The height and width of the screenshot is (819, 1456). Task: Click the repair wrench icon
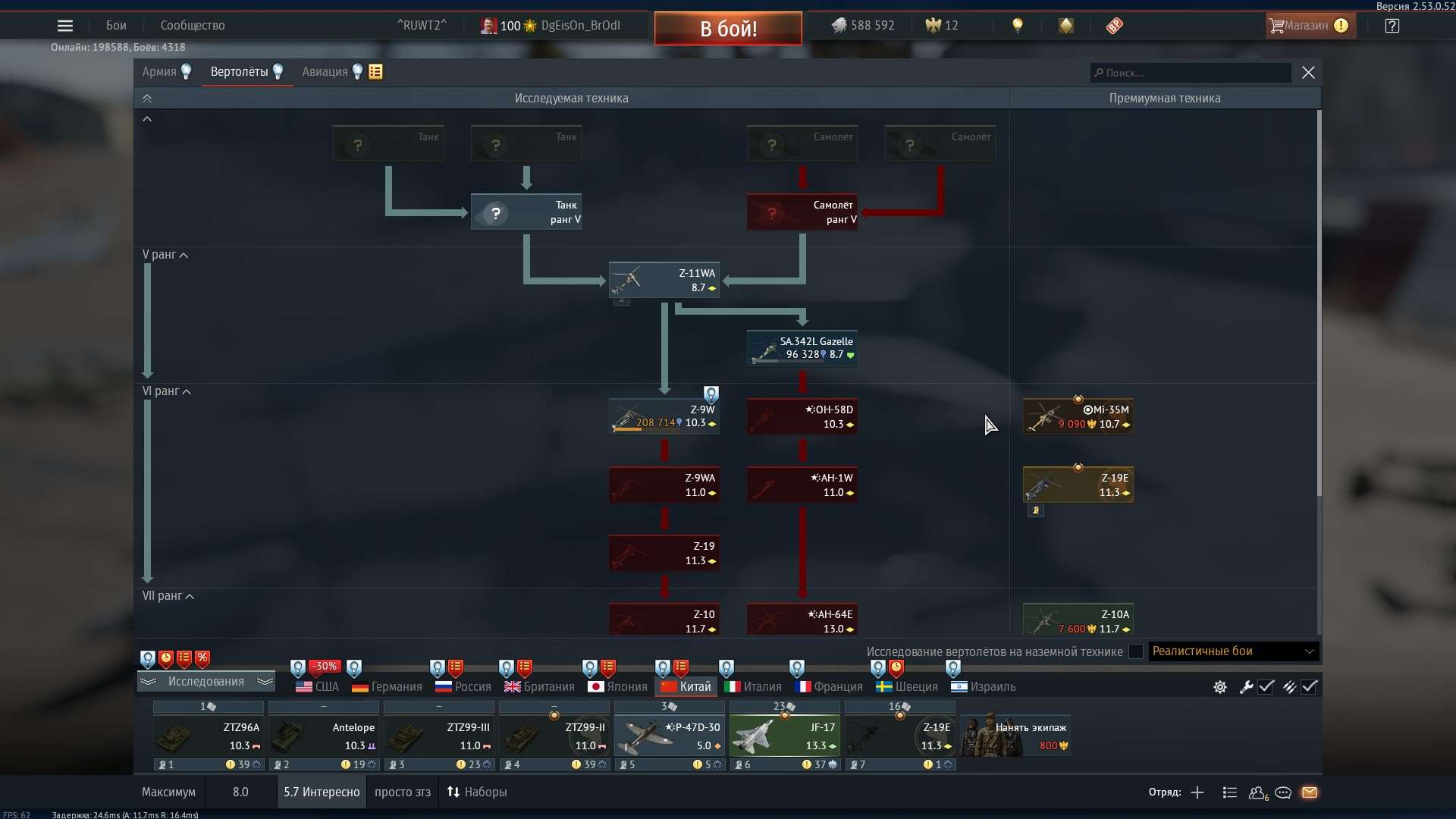click(x=1246, y=687)
